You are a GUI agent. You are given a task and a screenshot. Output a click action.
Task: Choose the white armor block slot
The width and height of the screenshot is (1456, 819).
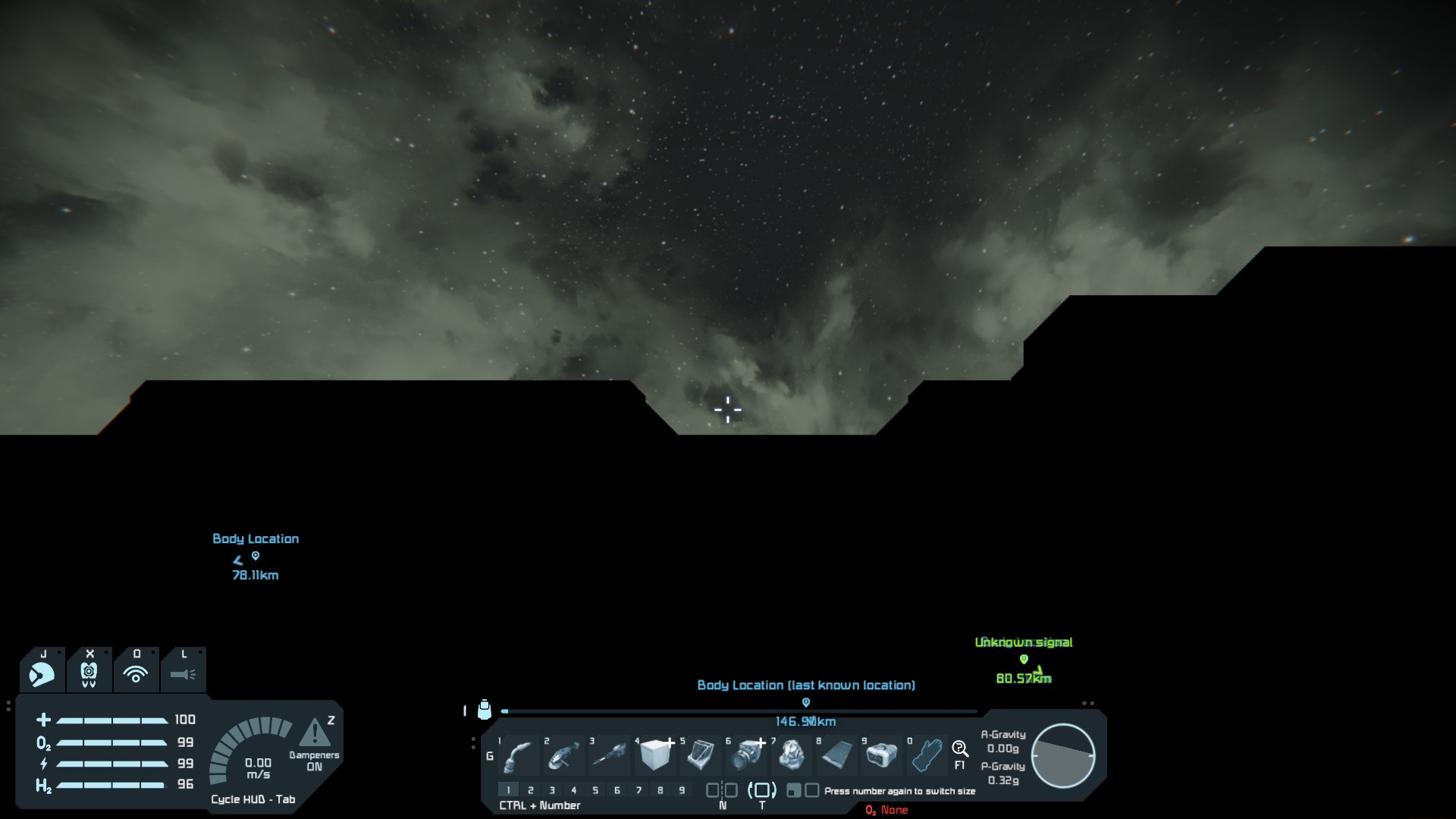point(655,755)
